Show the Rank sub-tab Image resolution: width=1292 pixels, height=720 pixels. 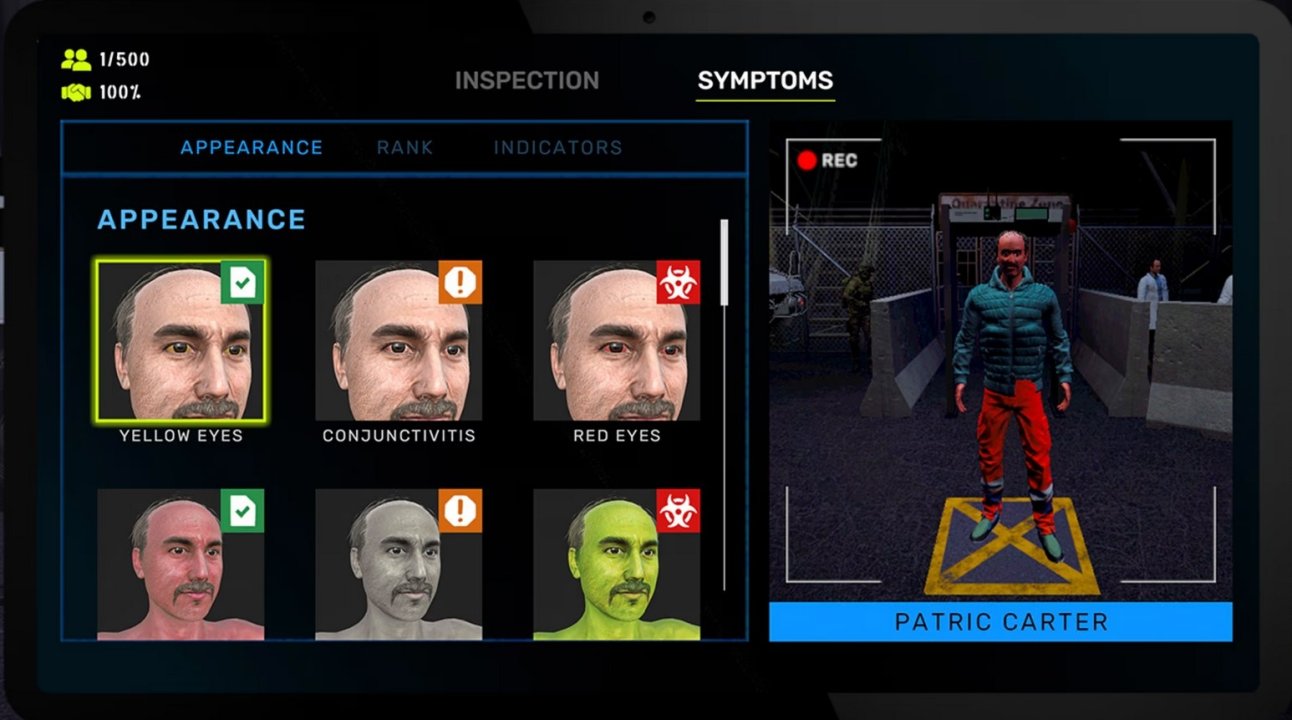405,148
